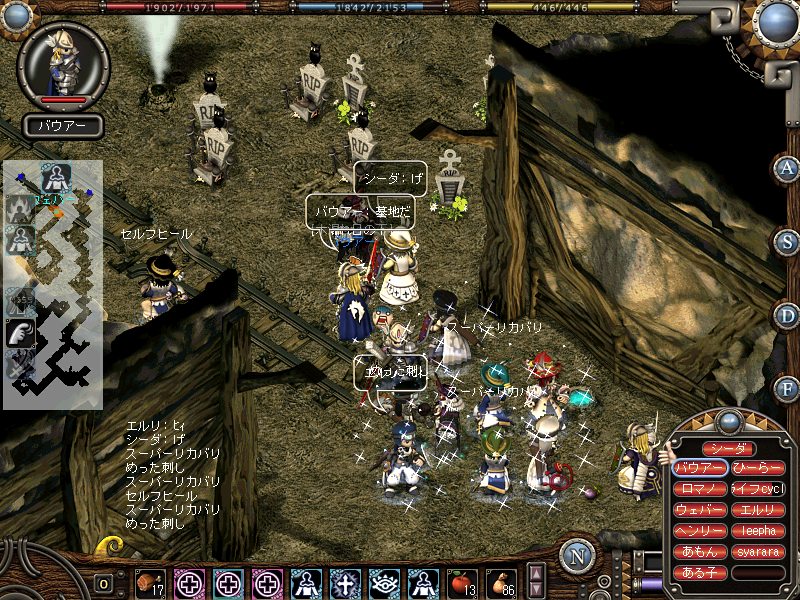Screen dimensions: 800x600
Task: Activate the eye skill in hotbar
Action: [x=384, y=582]
